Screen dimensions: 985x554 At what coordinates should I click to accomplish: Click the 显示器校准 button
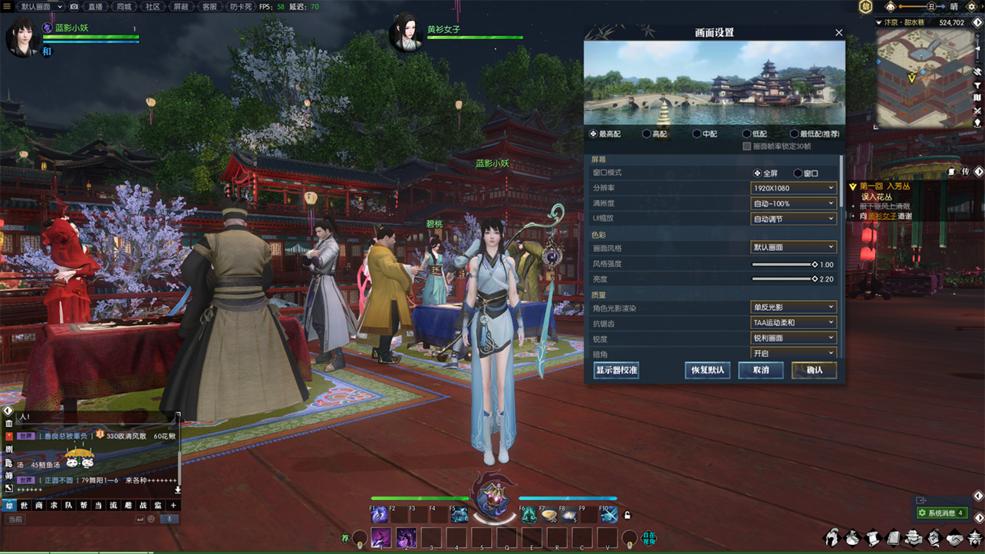pos(616,370)
